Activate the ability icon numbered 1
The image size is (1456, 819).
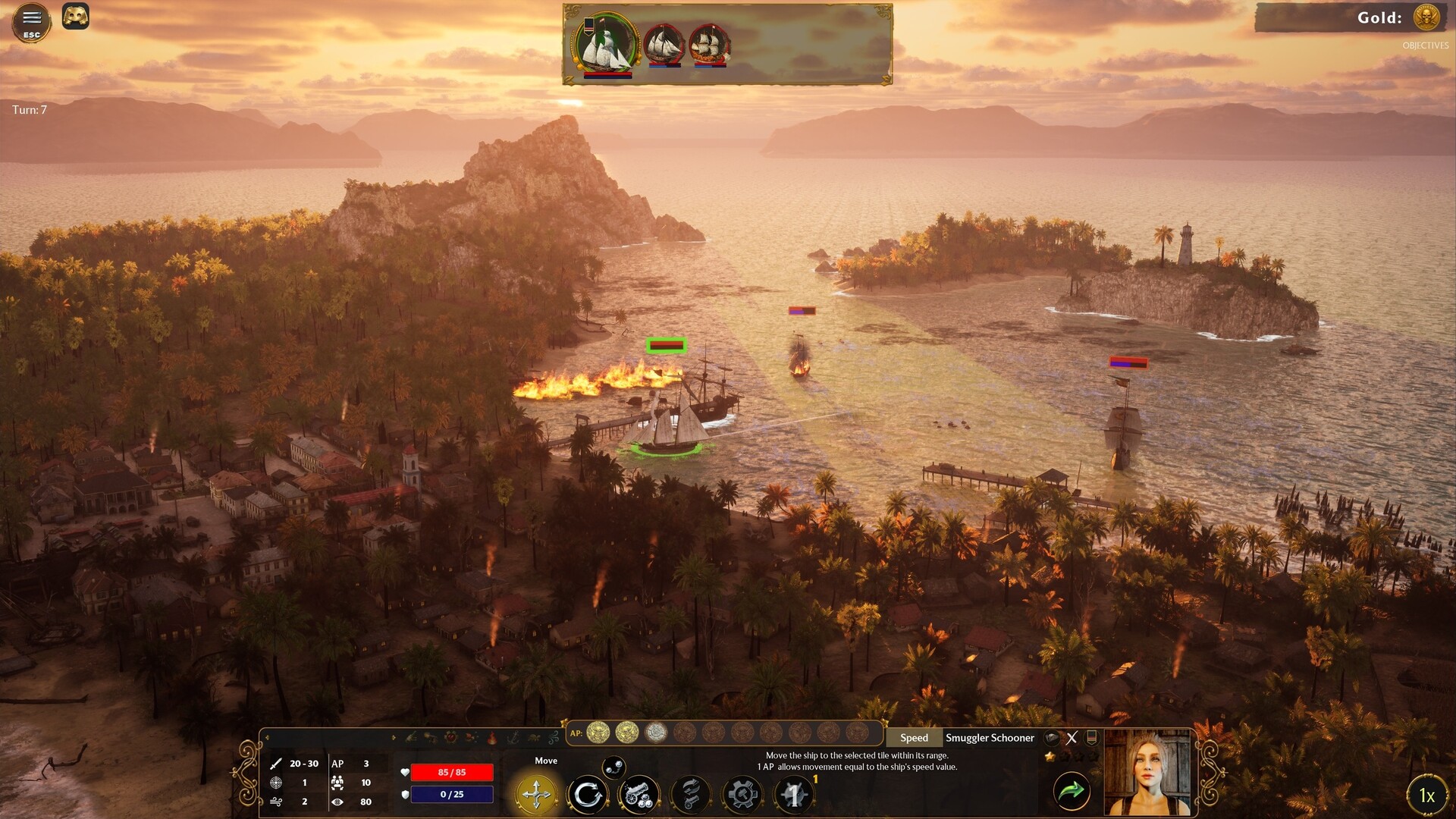tap(794, 795)
